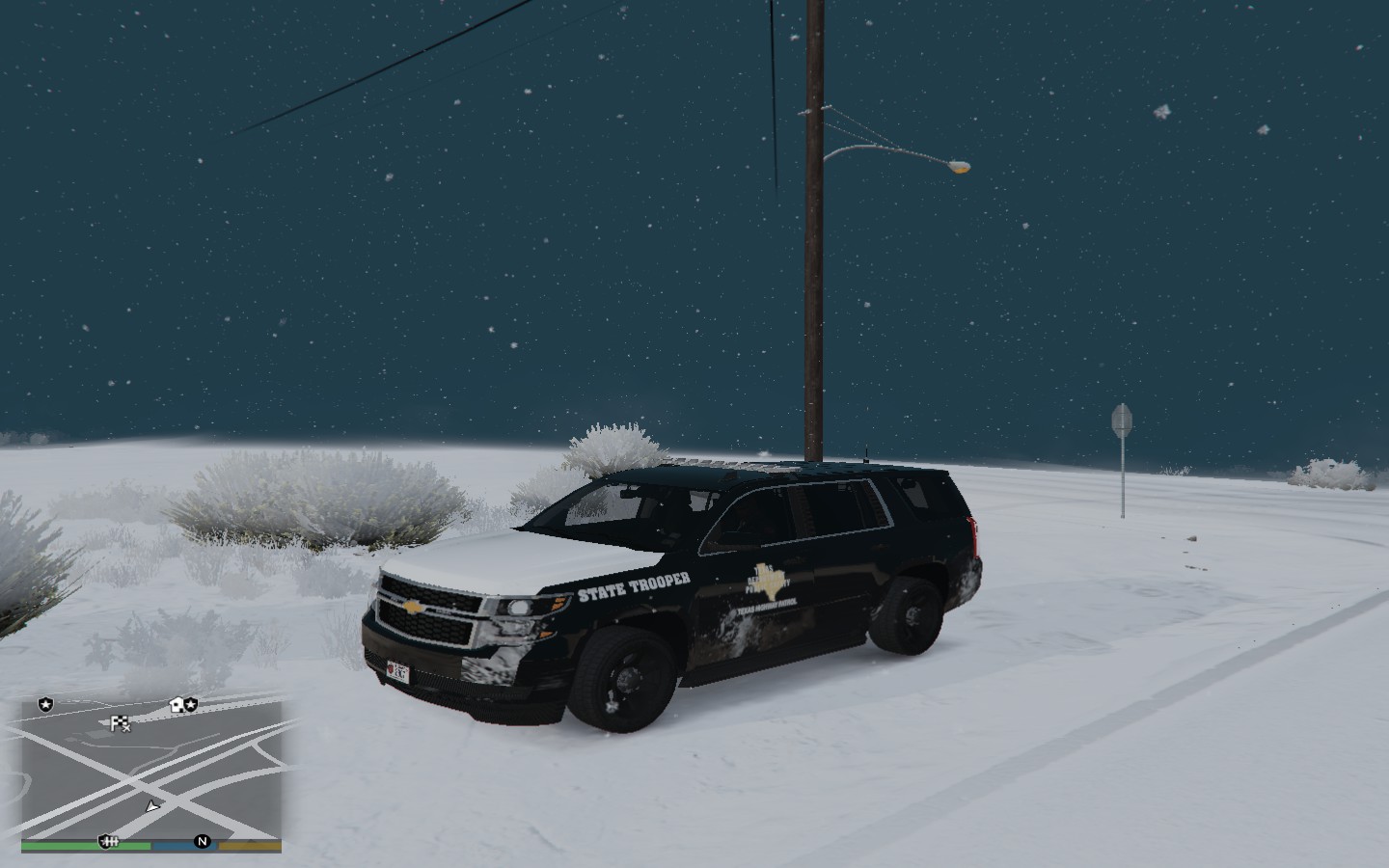This screenshot has width=1389, height=868.
Task: Select the North compass indicator
Action: point(203,841)
